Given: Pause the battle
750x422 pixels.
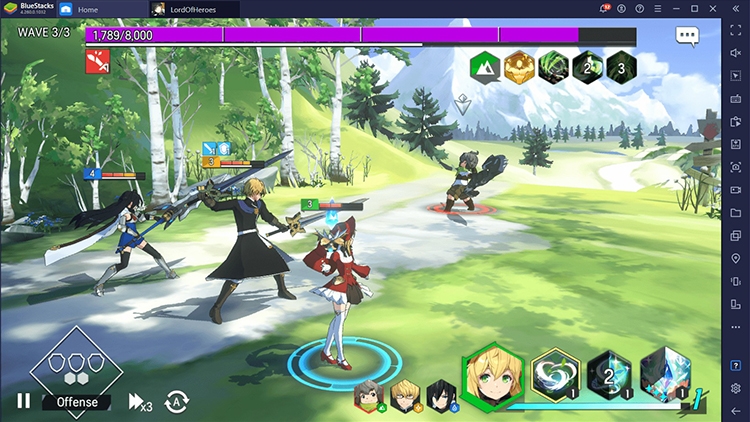Looking at the screenshot, I should pyautogui.click(x=23, y=401).
